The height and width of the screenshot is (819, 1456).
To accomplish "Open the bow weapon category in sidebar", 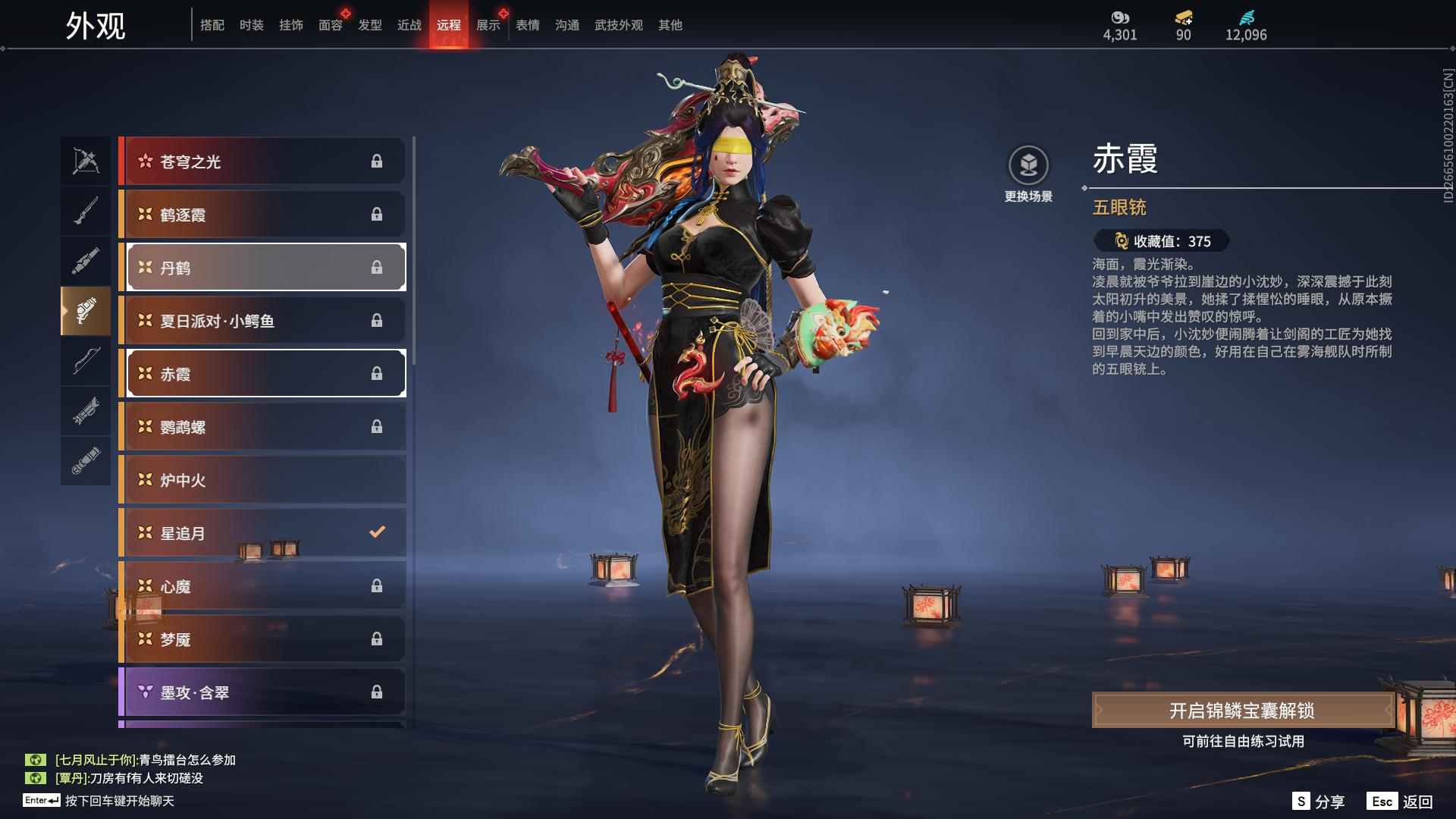I will 86,362.
